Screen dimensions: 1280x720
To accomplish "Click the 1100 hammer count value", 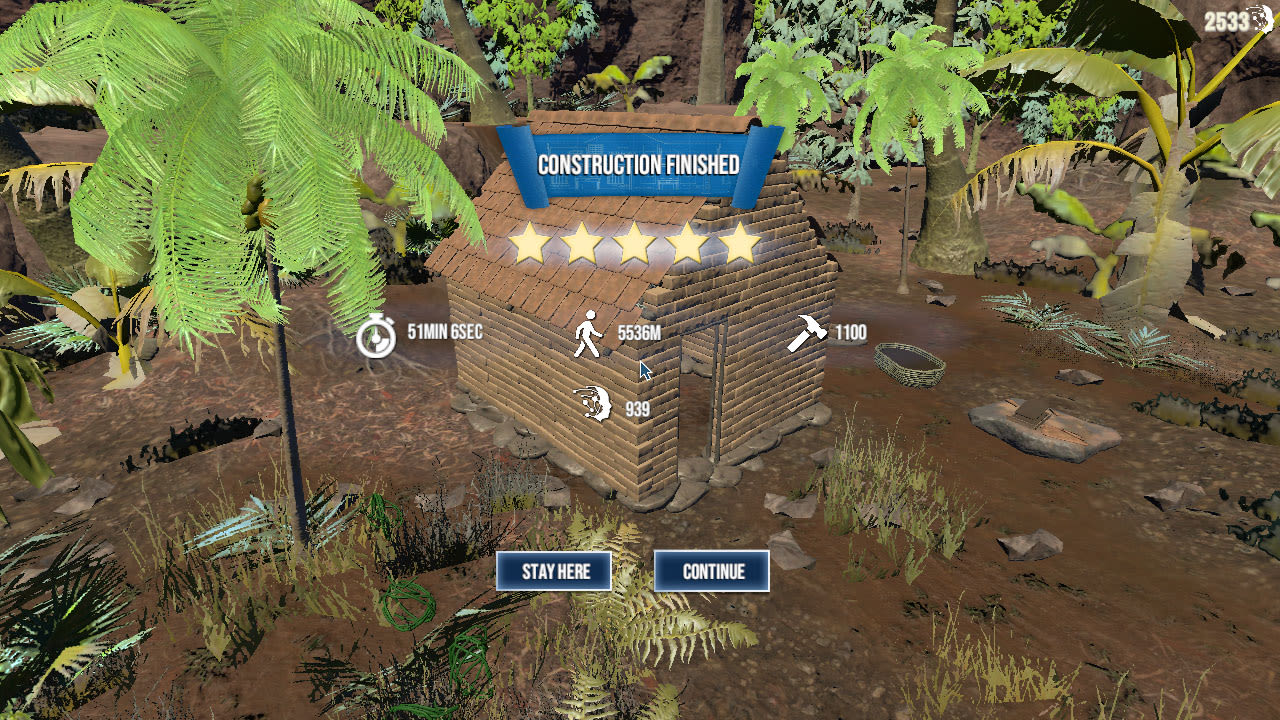I will coord(849,334).
